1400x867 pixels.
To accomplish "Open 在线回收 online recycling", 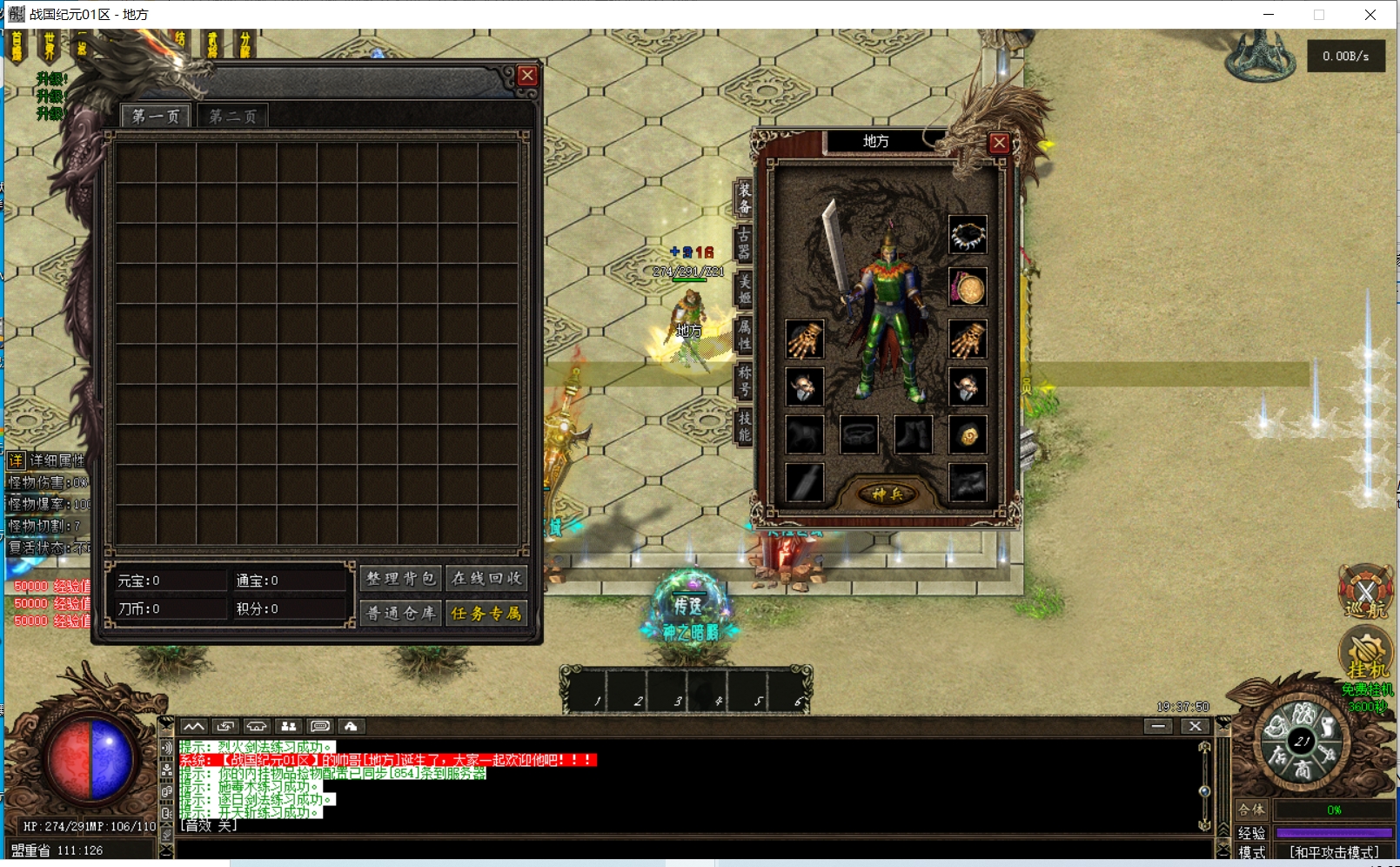I will pyautogui.click(x=486, y=579).
